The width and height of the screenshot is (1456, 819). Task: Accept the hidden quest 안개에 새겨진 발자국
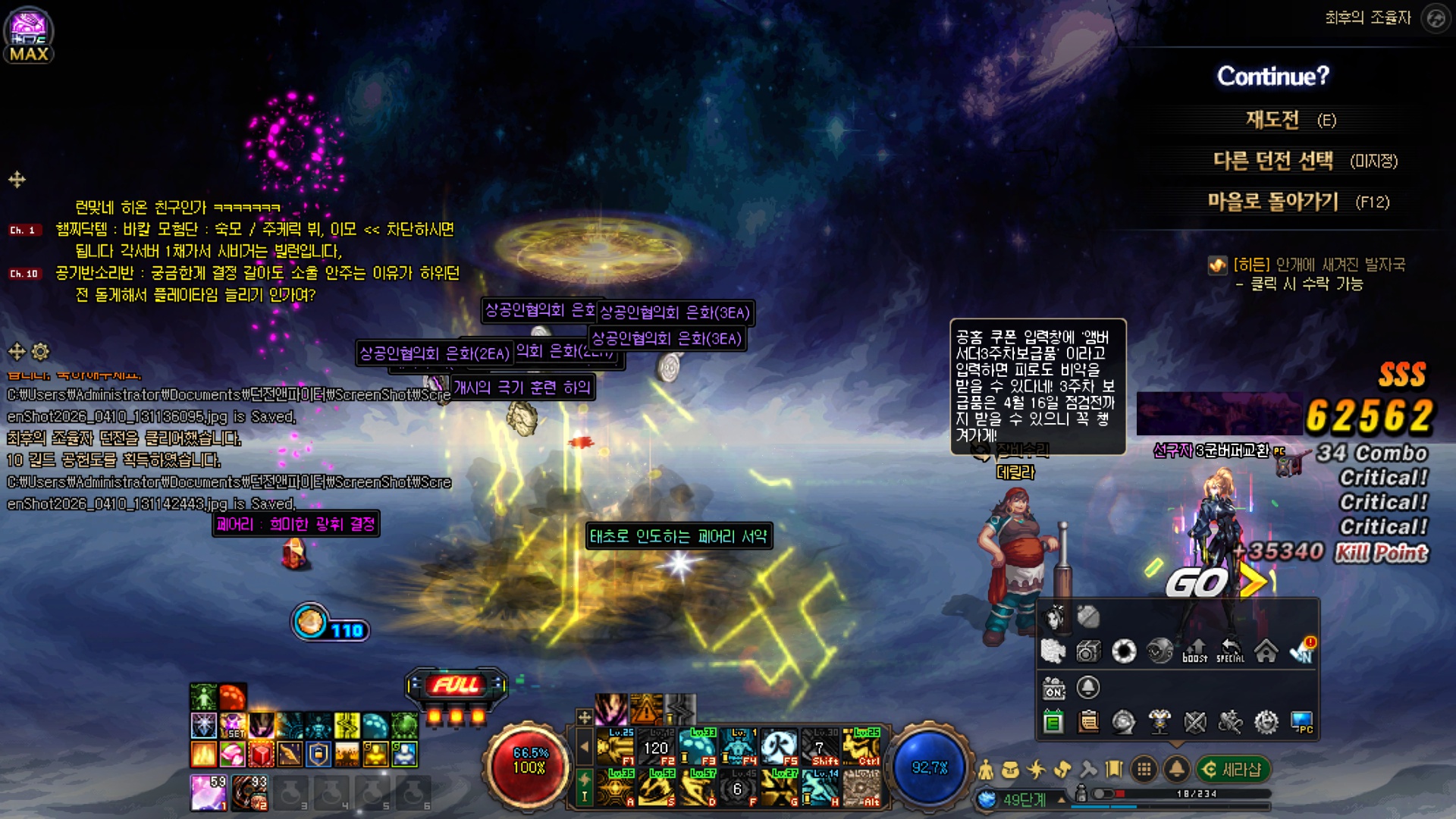[1318, 265]
